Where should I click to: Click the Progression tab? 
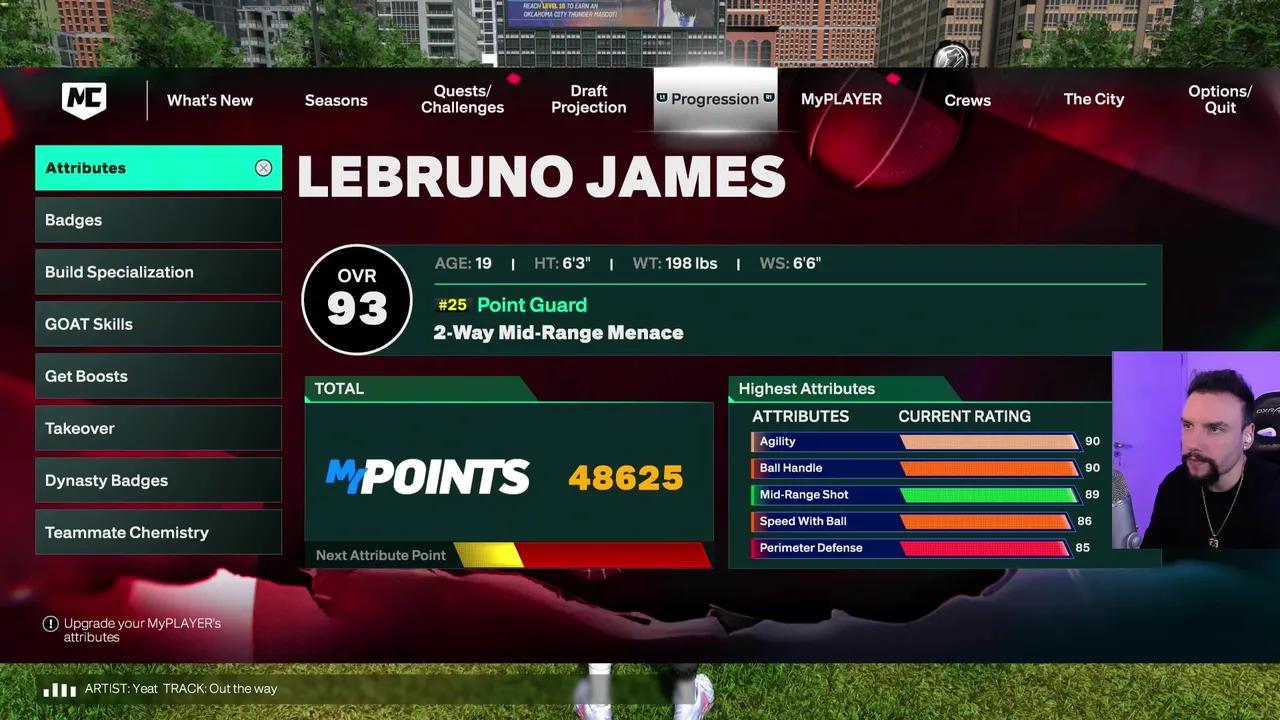tap(715, 99)
